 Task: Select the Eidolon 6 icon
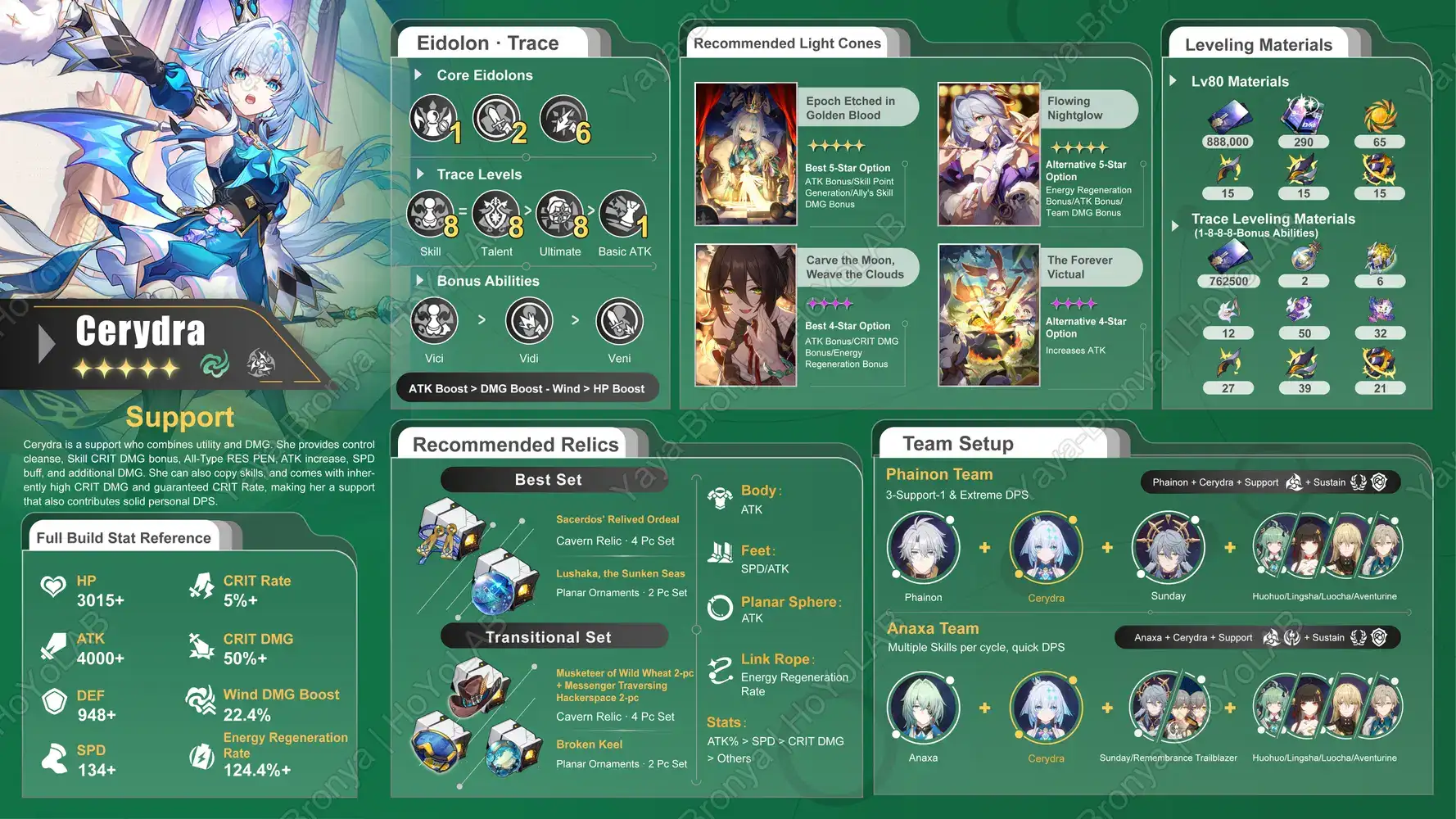pos(563,119)
